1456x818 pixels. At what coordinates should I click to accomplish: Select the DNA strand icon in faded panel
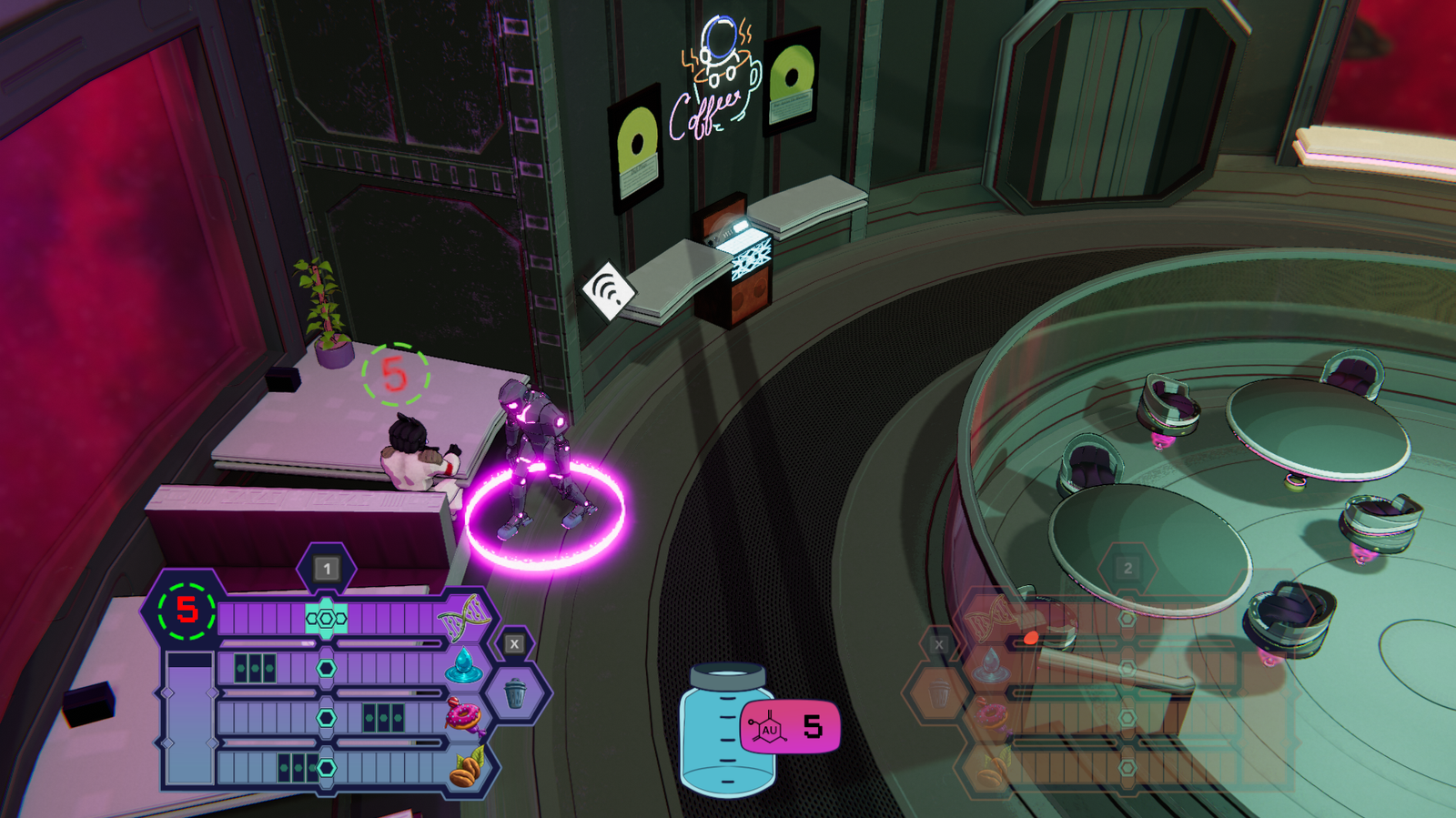pos(988,618)
